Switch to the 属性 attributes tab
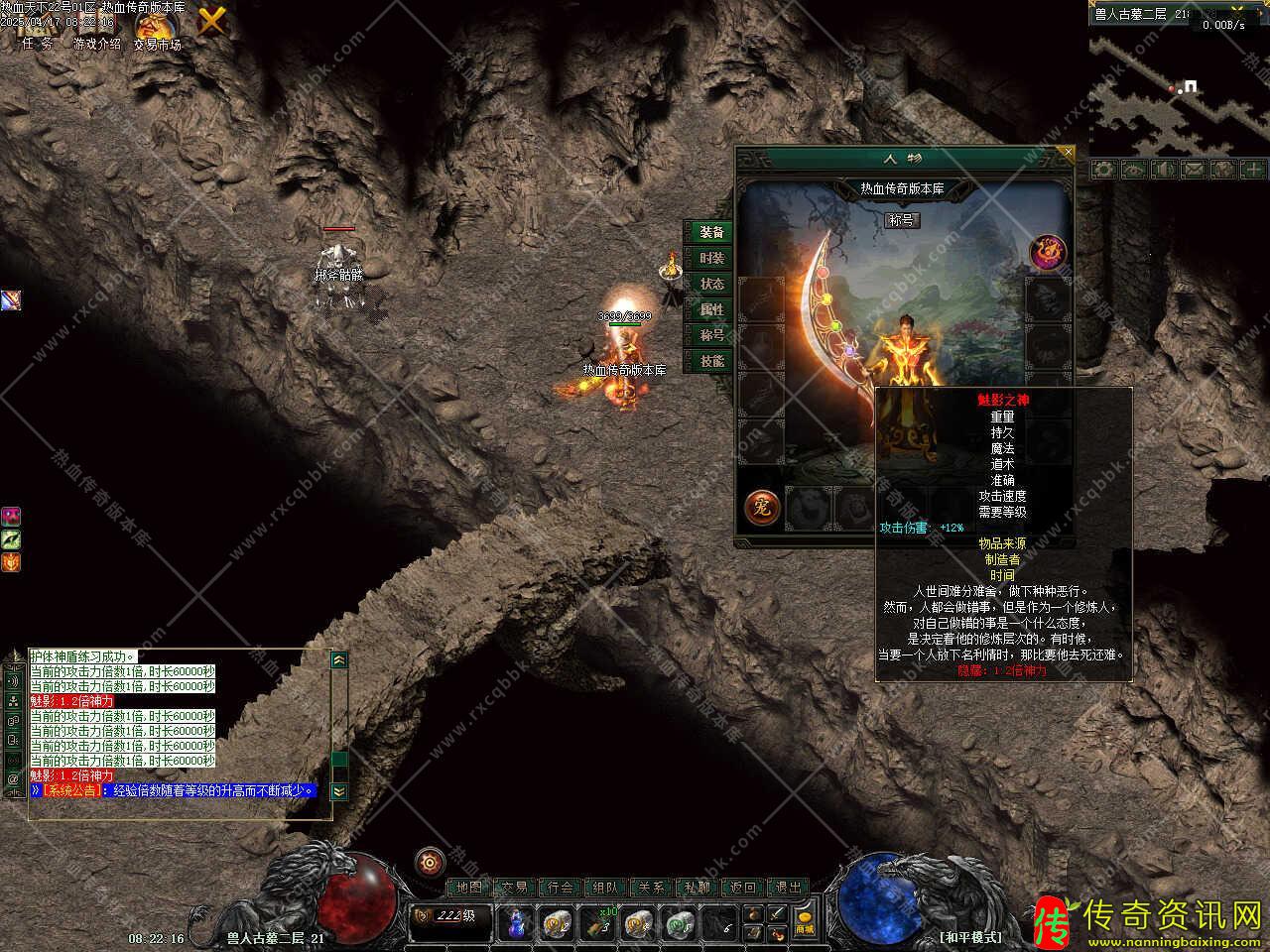 (711, 309)
